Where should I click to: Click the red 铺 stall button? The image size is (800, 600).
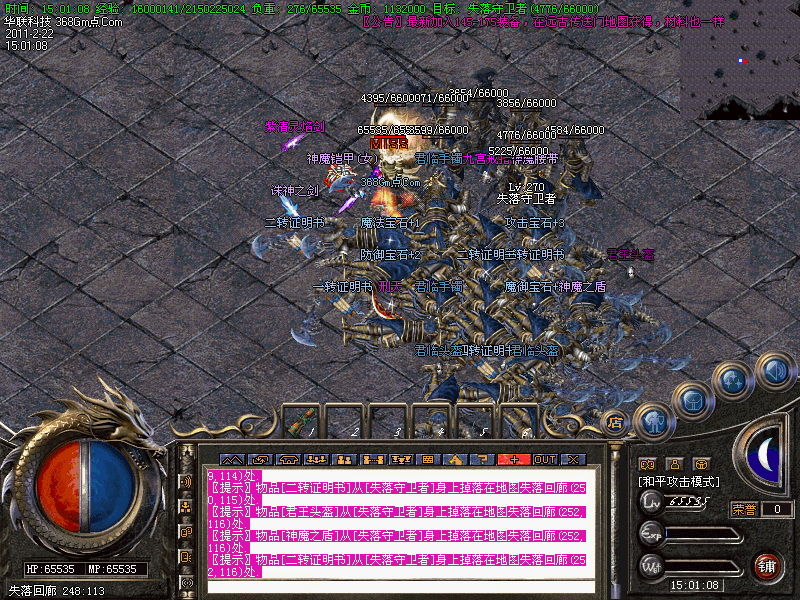pyautogui.click(x=768, y=568)
